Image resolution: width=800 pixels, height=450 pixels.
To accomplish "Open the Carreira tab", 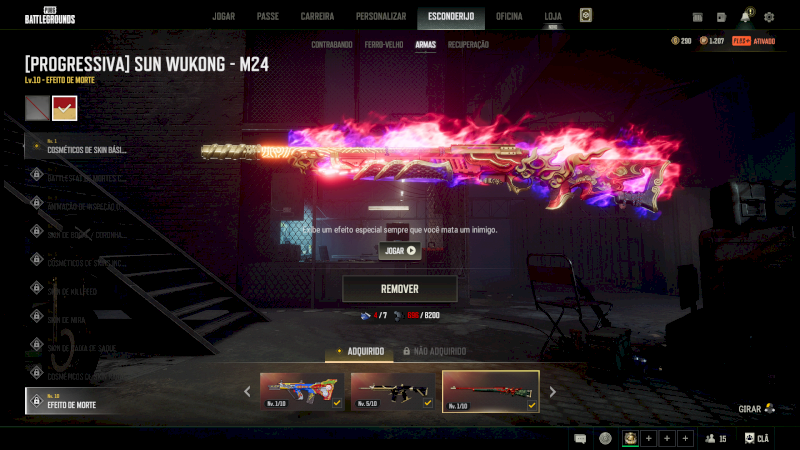I will tap(317, 16).
